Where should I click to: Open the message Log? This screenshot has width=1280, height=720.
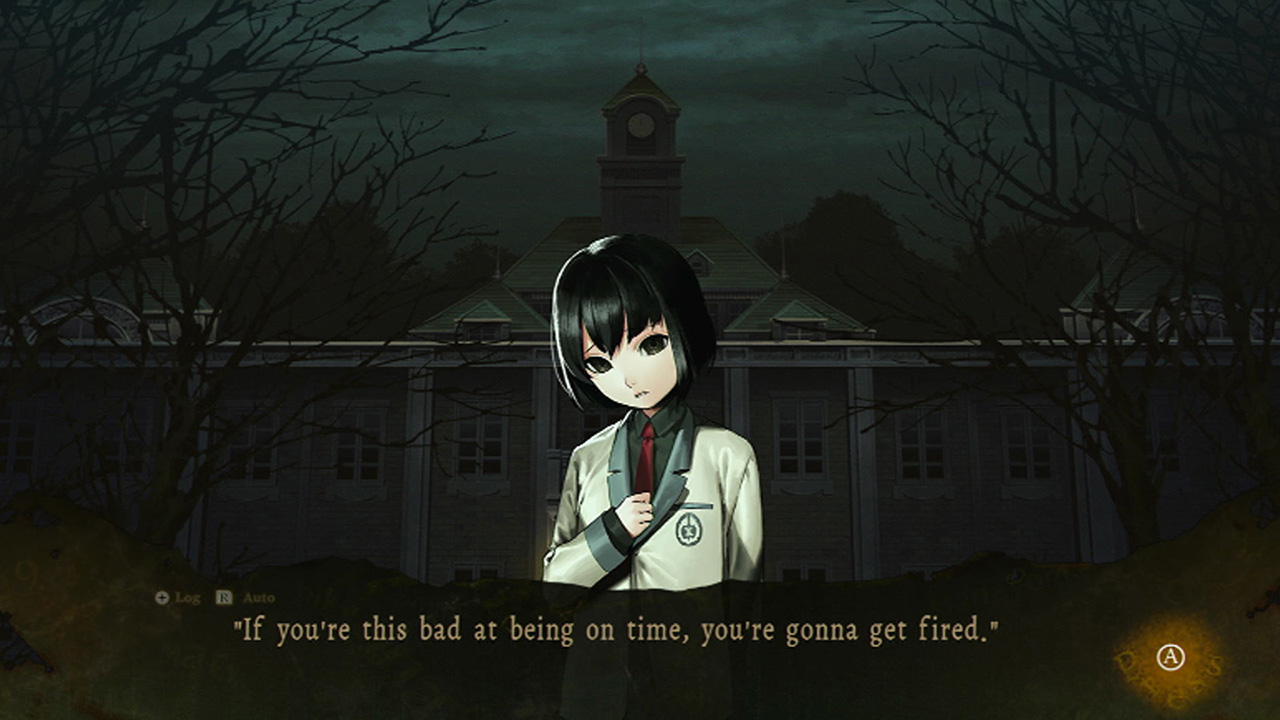click(188, 597)
